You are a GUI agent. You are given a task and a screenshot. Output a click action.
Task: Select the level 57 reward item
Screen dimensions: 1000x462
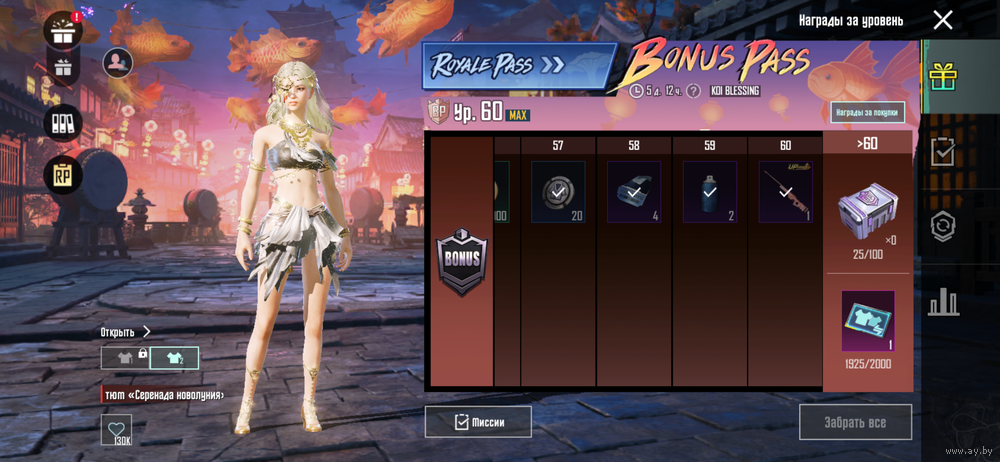pos(558,191)
